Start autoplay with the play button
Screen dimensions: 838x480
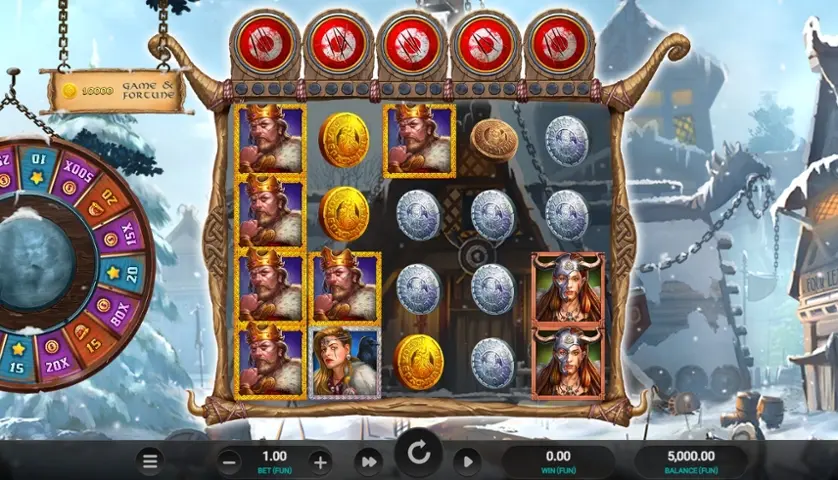click(466, 462)
